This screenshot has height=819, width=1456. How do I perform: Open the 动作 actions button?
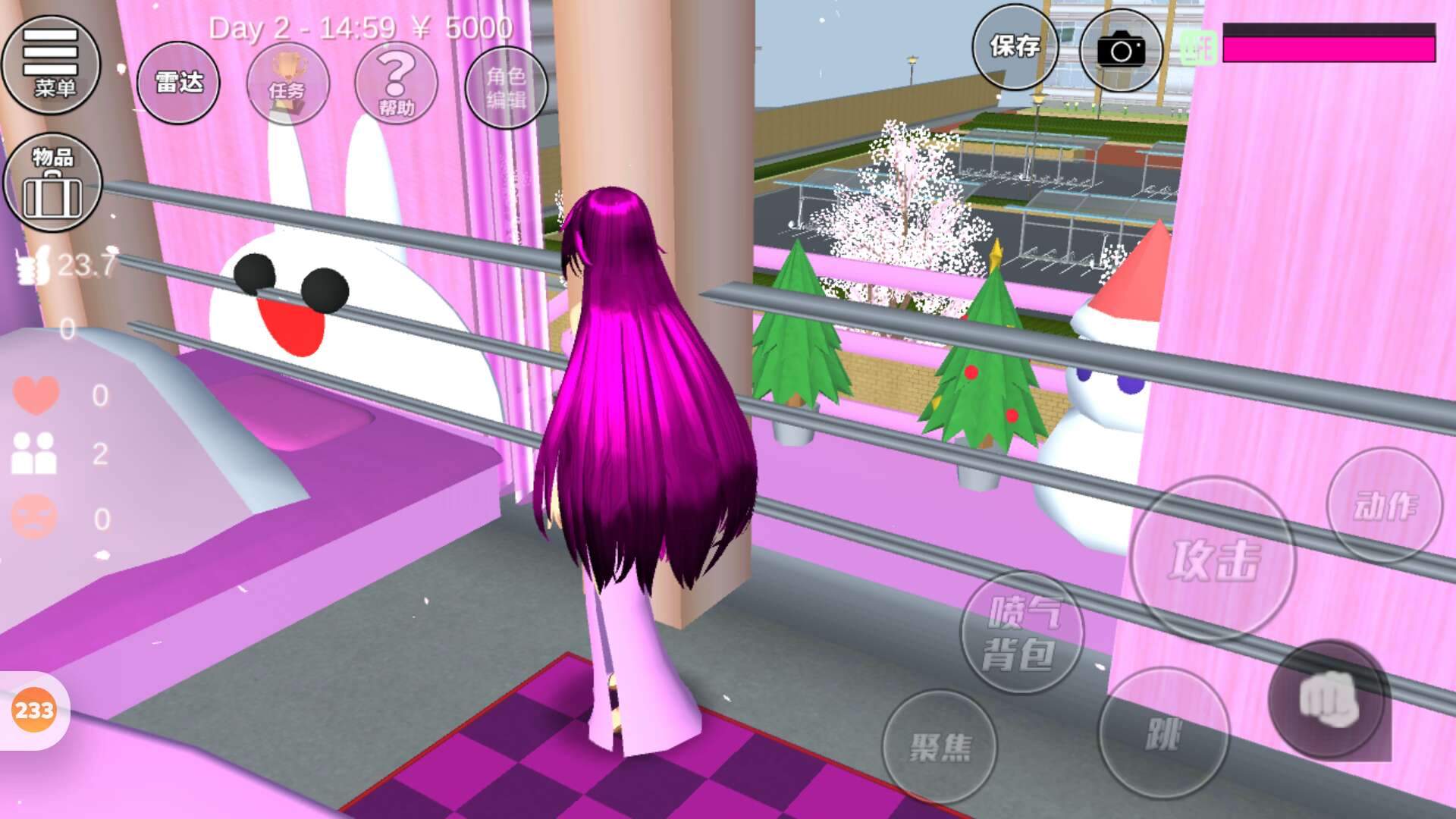[1385, 505]
